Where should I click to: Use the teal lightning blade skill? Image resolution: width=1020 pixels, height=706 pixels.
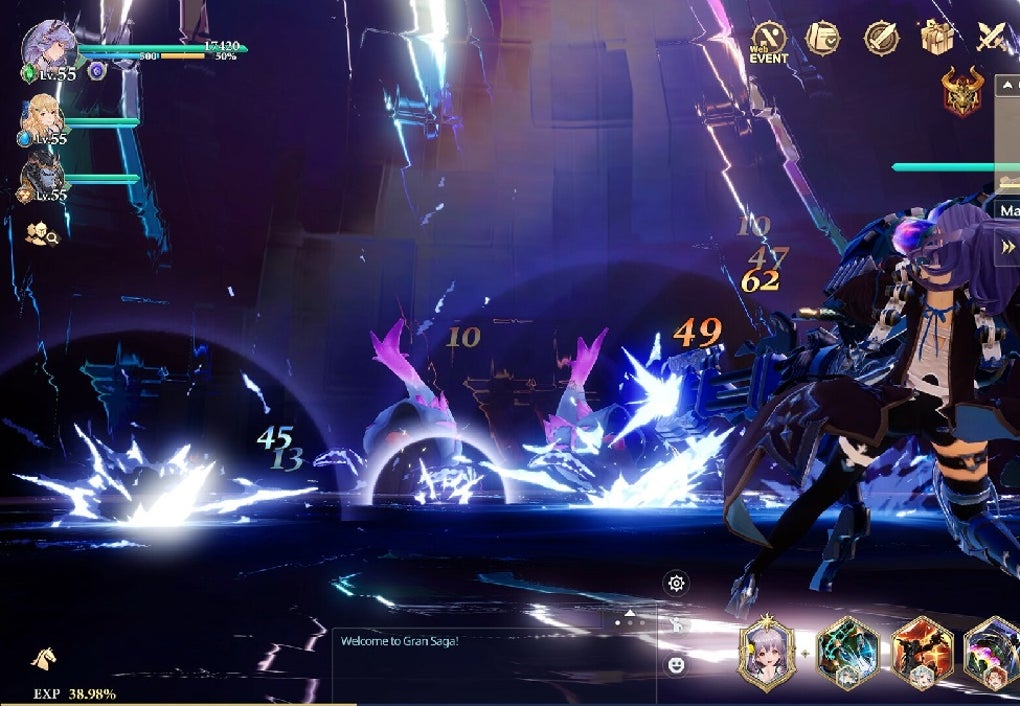[x=847, y=654]
